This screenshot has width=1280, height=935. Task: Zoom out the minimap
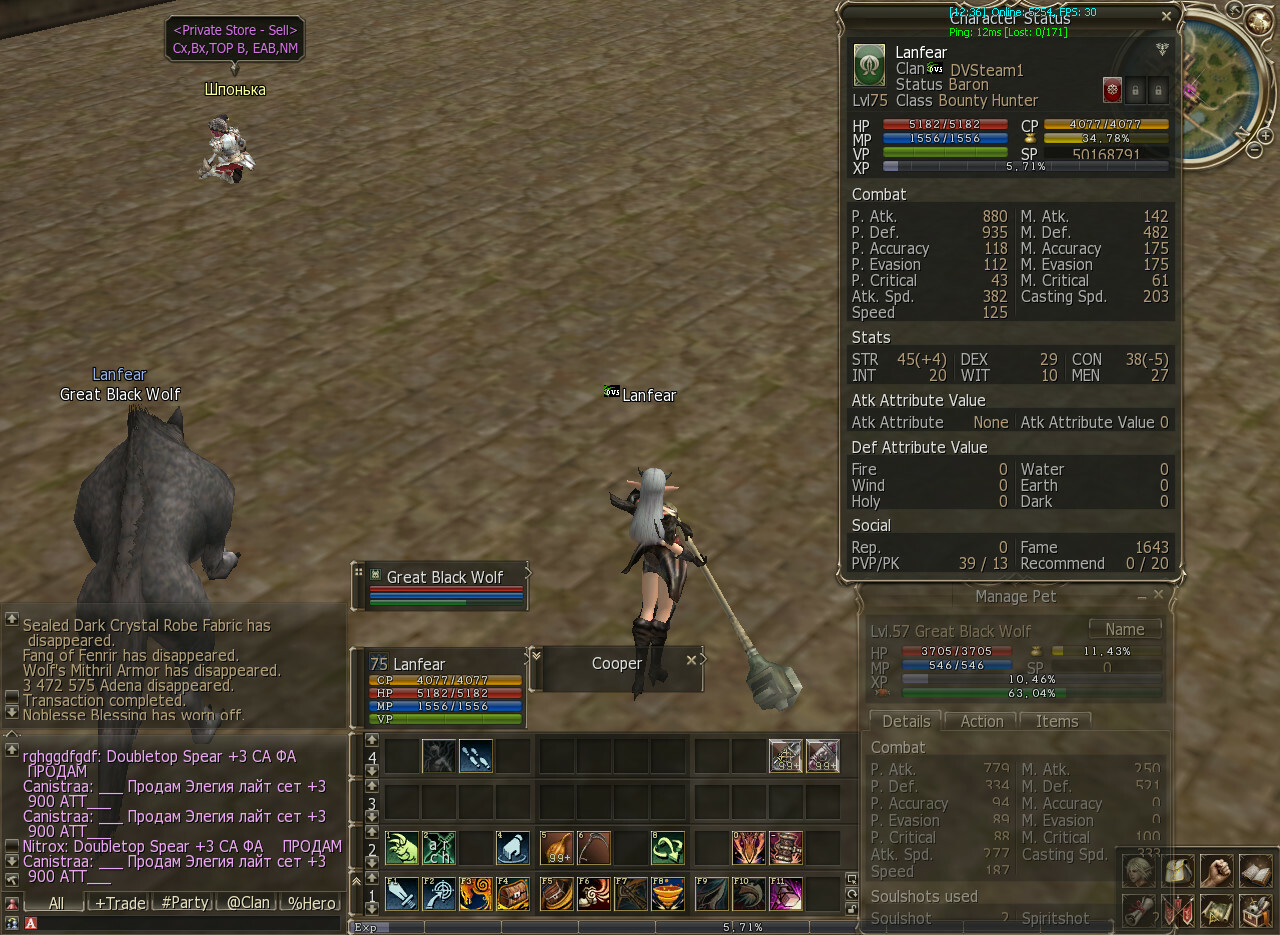1254,150
